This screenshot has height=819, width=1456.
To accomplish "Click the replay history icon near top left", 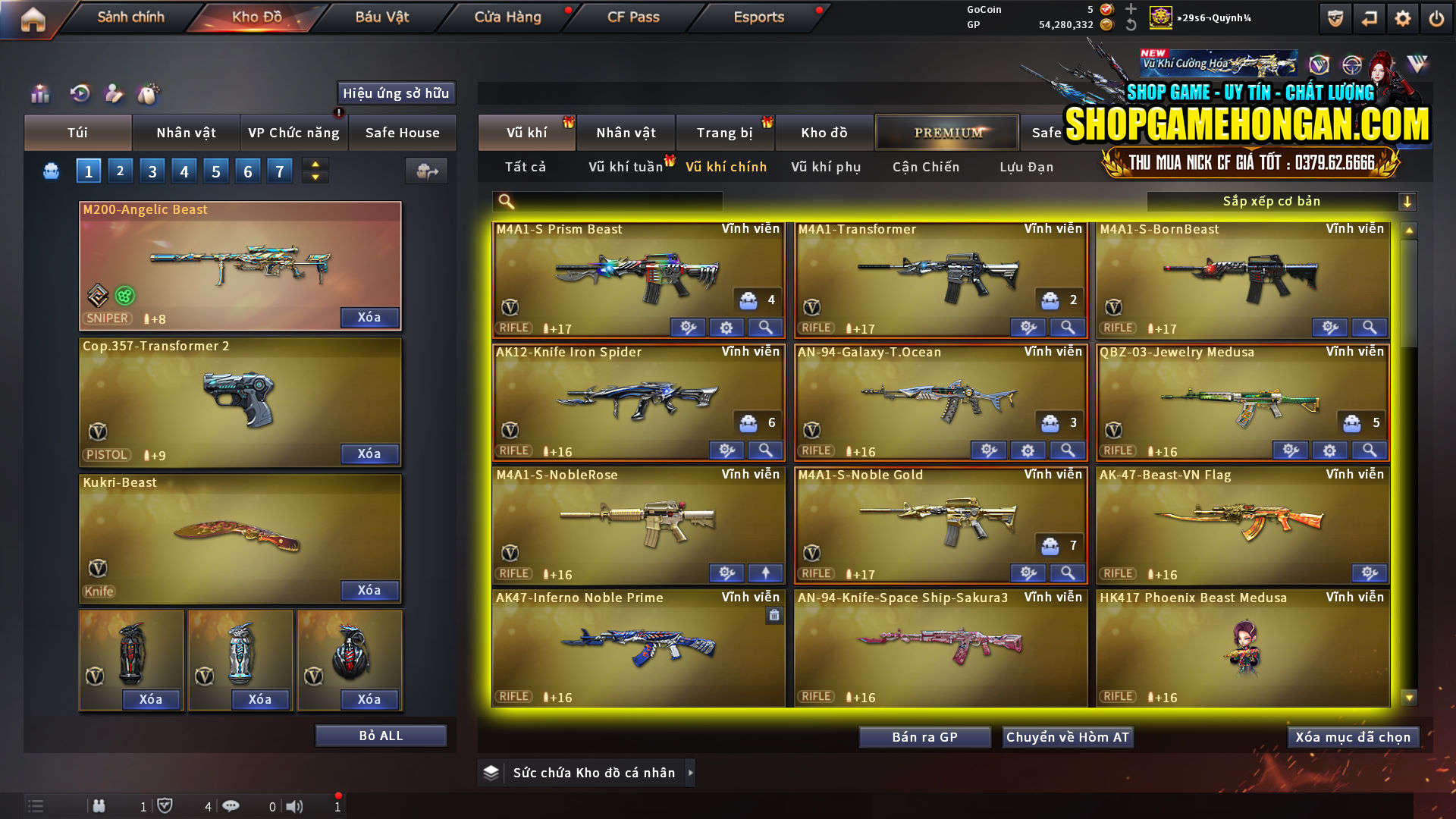I will [79, 94].
